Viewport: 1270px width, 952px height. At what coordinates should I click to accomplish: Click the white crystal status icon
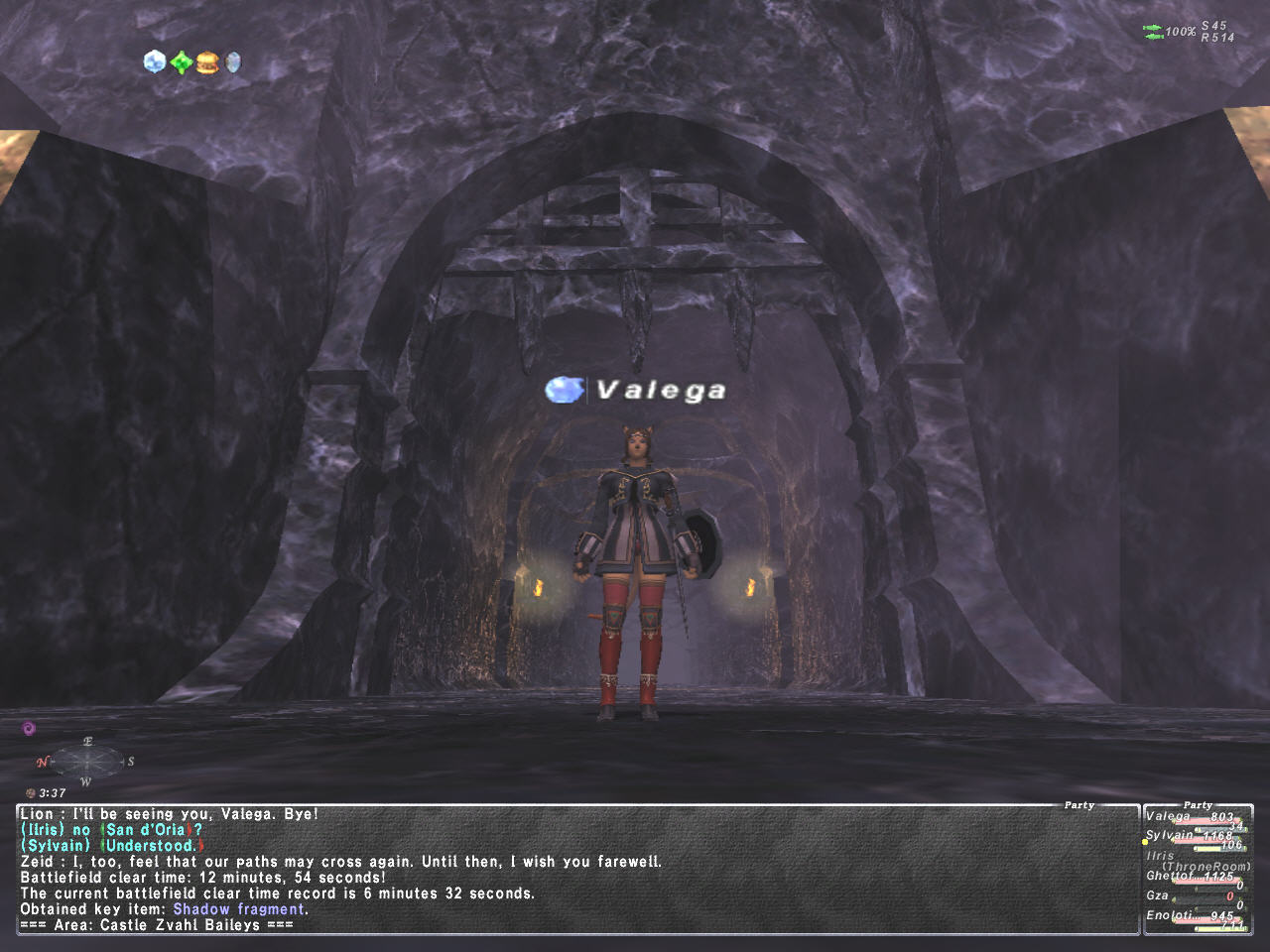click(154, 62)
